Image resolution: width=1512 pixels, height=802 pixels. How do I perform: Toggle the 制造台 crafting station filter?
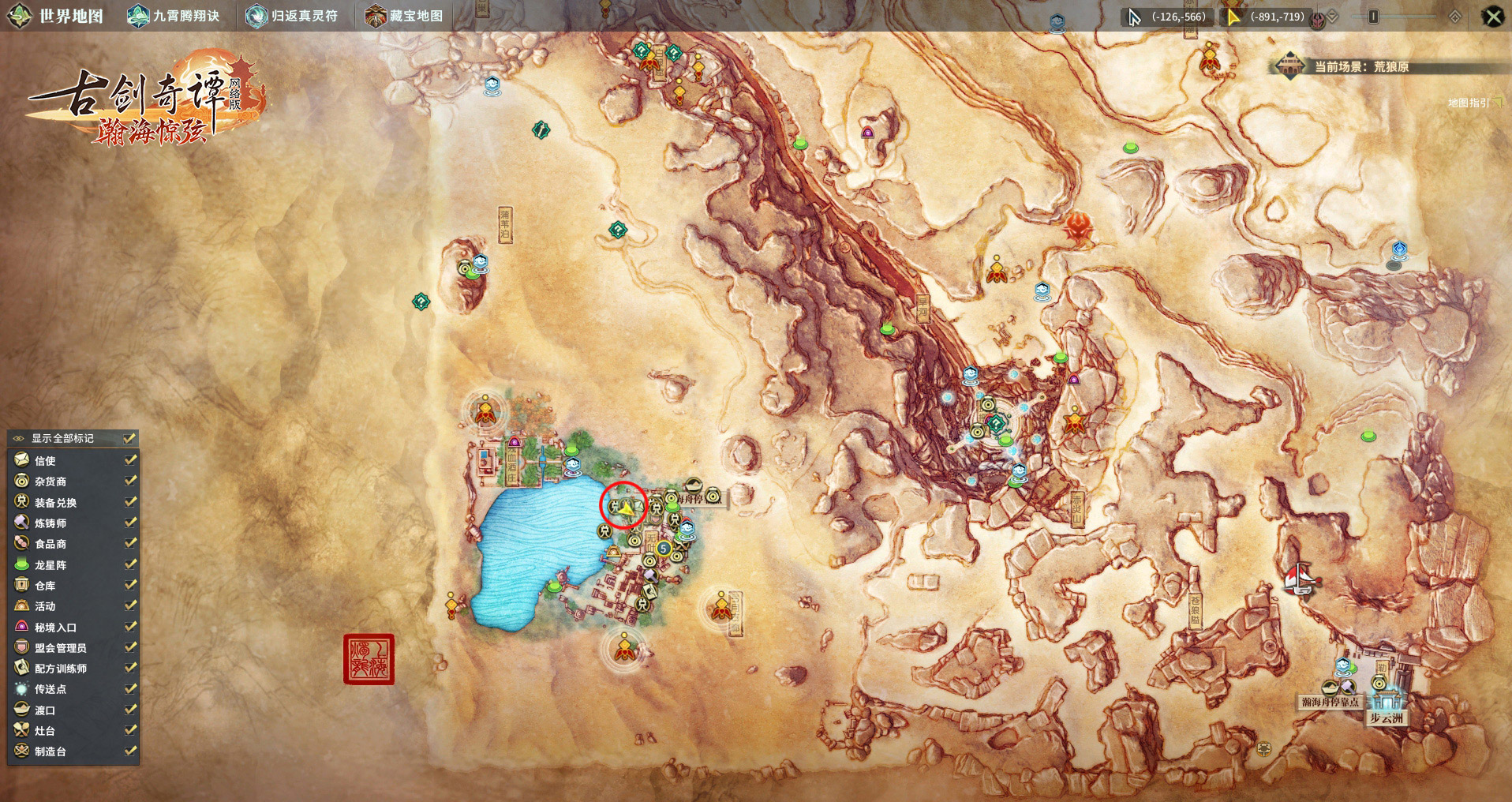(x=130, y=751)
